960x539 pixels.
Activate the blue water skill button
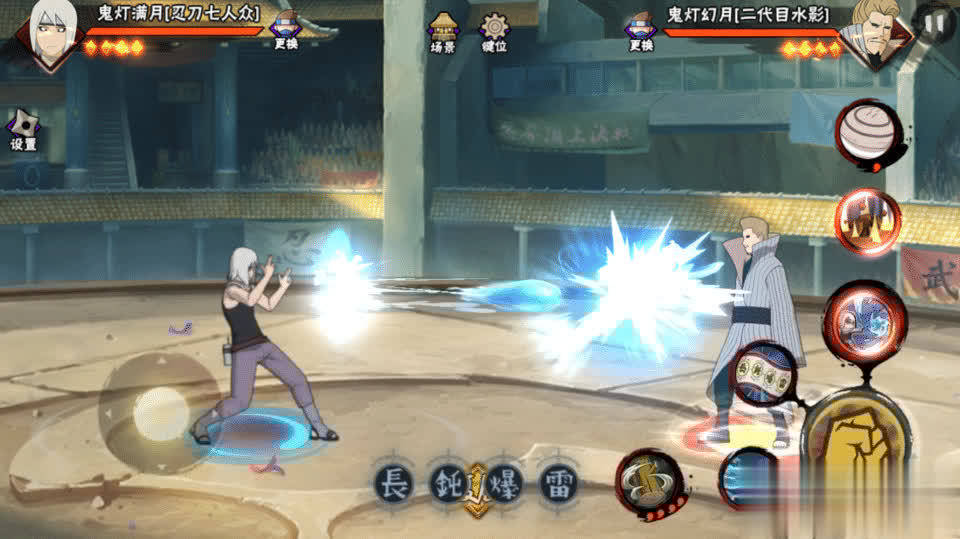748,478
